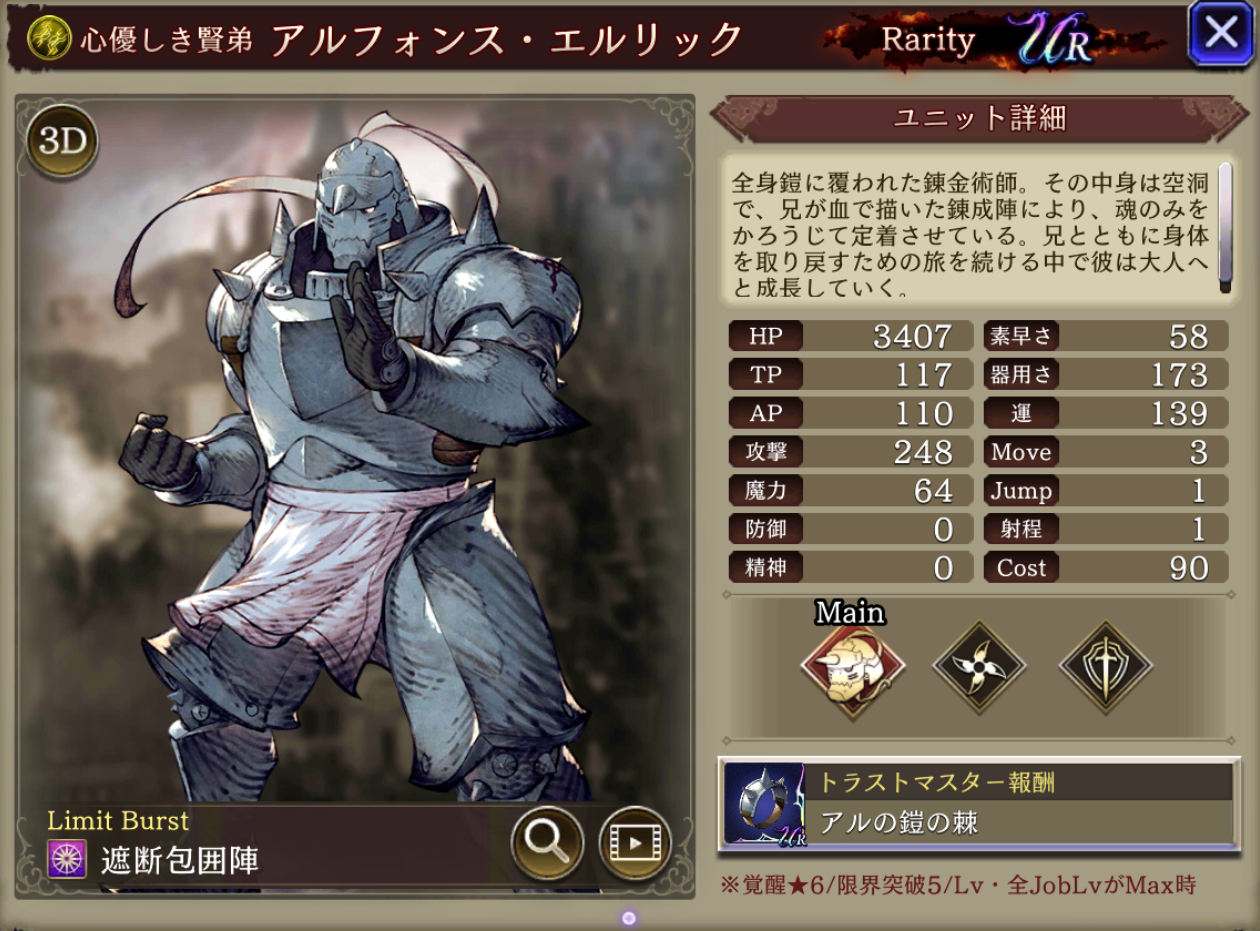Toggle the 3D model view
1260x931 pixels.
62,142
